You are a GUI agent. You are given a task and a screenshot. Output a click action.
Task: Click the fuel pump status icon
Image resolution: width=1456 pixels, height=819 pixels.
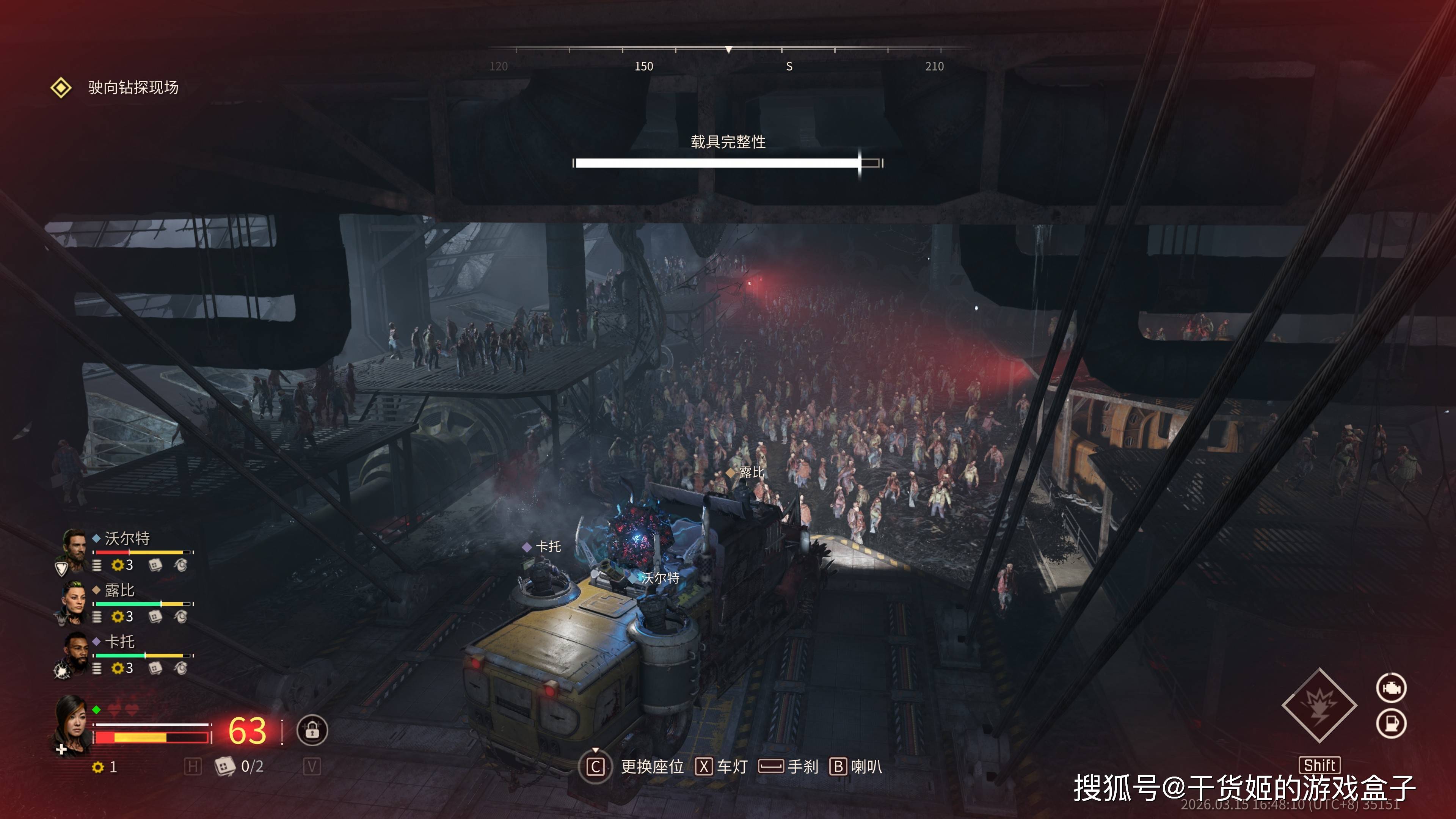point(1391,723)
